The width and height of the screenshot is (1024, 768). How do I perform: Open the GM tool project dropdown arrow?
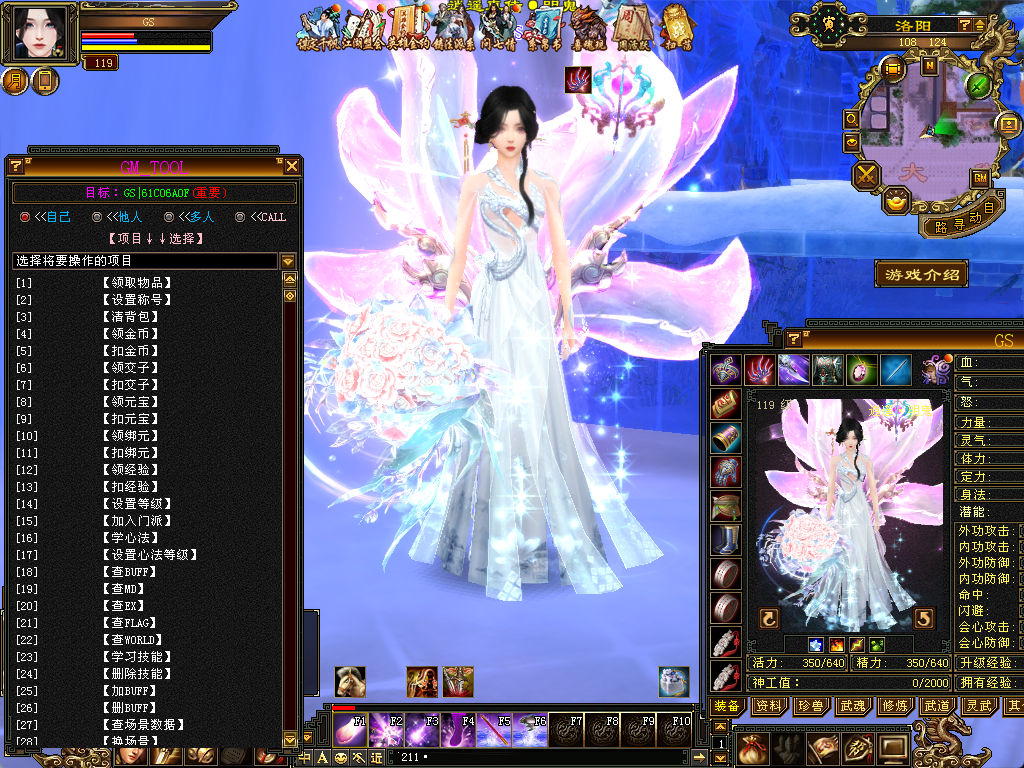pos(288,261)
